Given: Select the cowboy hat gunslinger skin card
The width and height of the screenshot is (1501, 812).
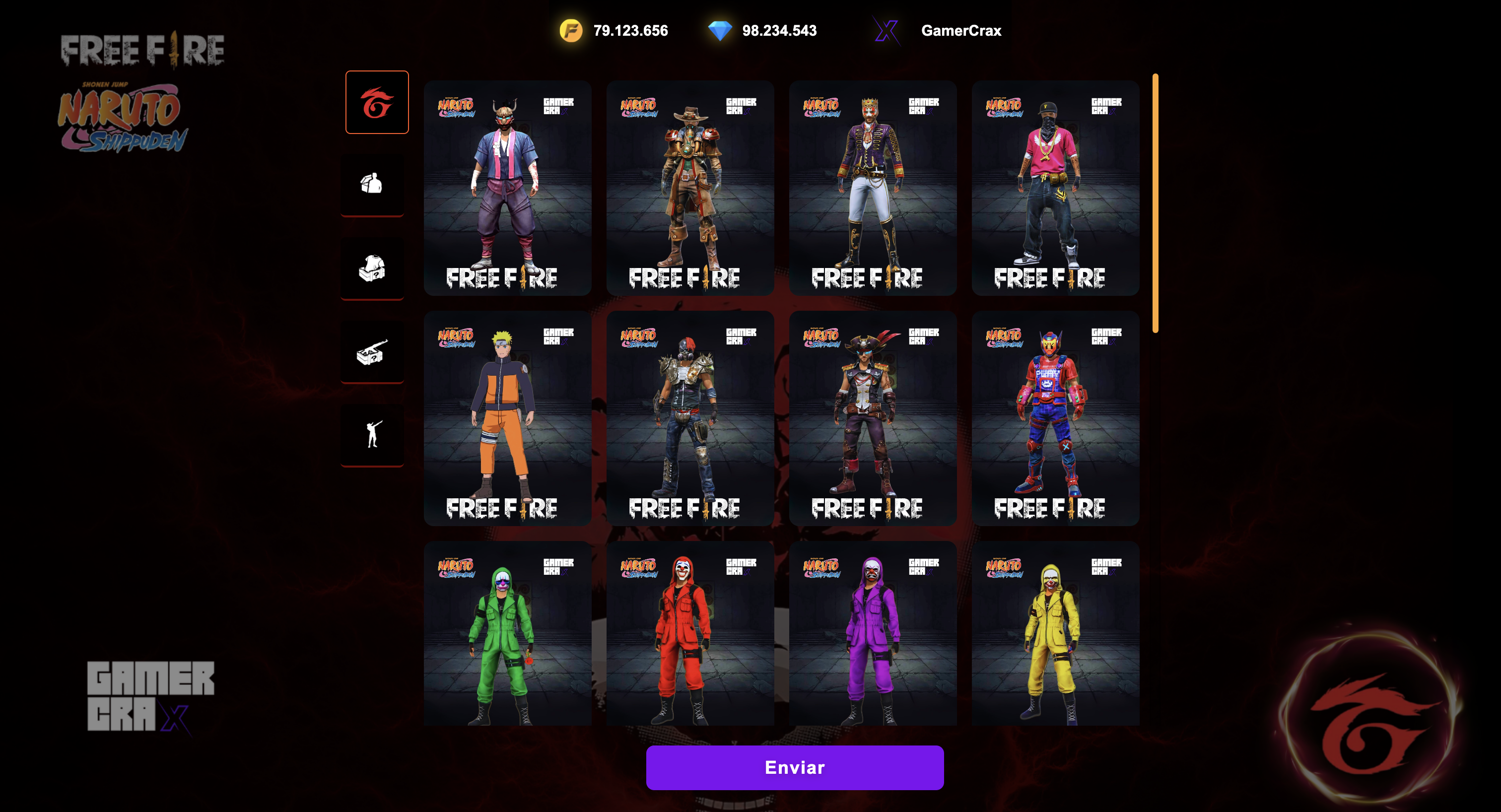Looking at the screenshot, I should tap(690, 188).
